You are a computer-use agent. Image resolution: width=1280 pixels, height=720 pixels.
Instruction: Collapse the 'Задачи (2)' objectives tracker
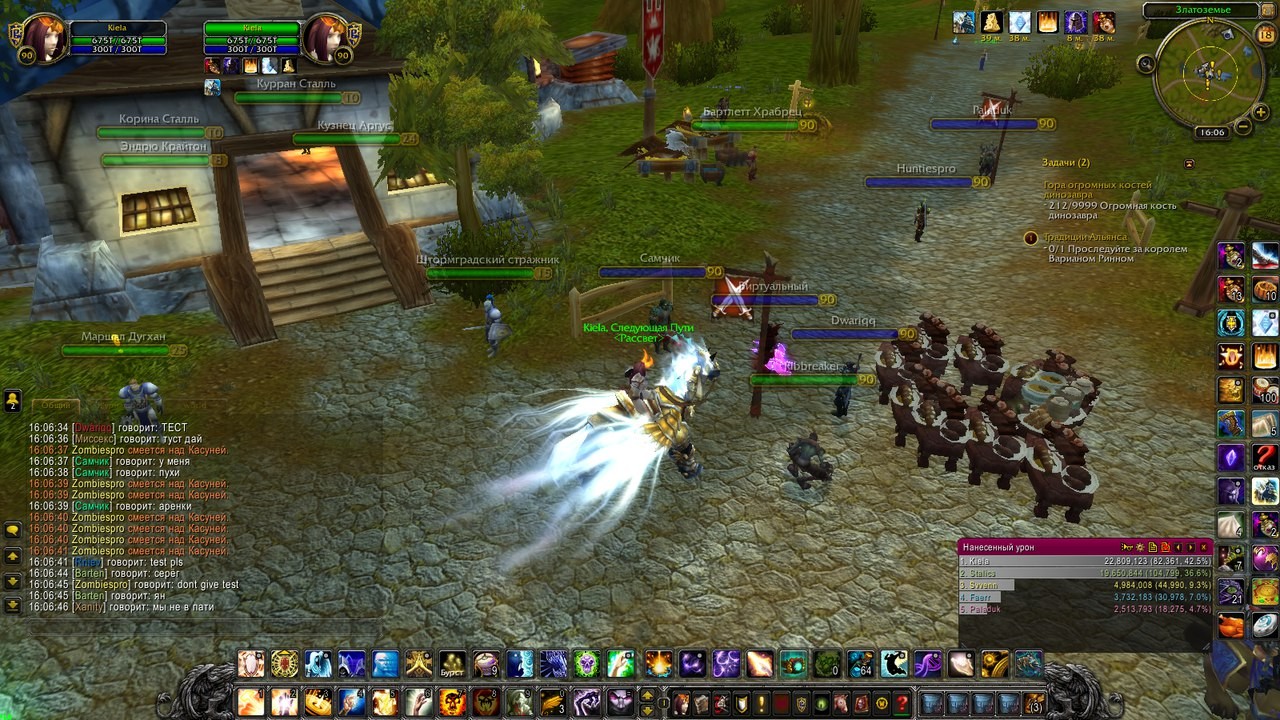[1189, 163]
